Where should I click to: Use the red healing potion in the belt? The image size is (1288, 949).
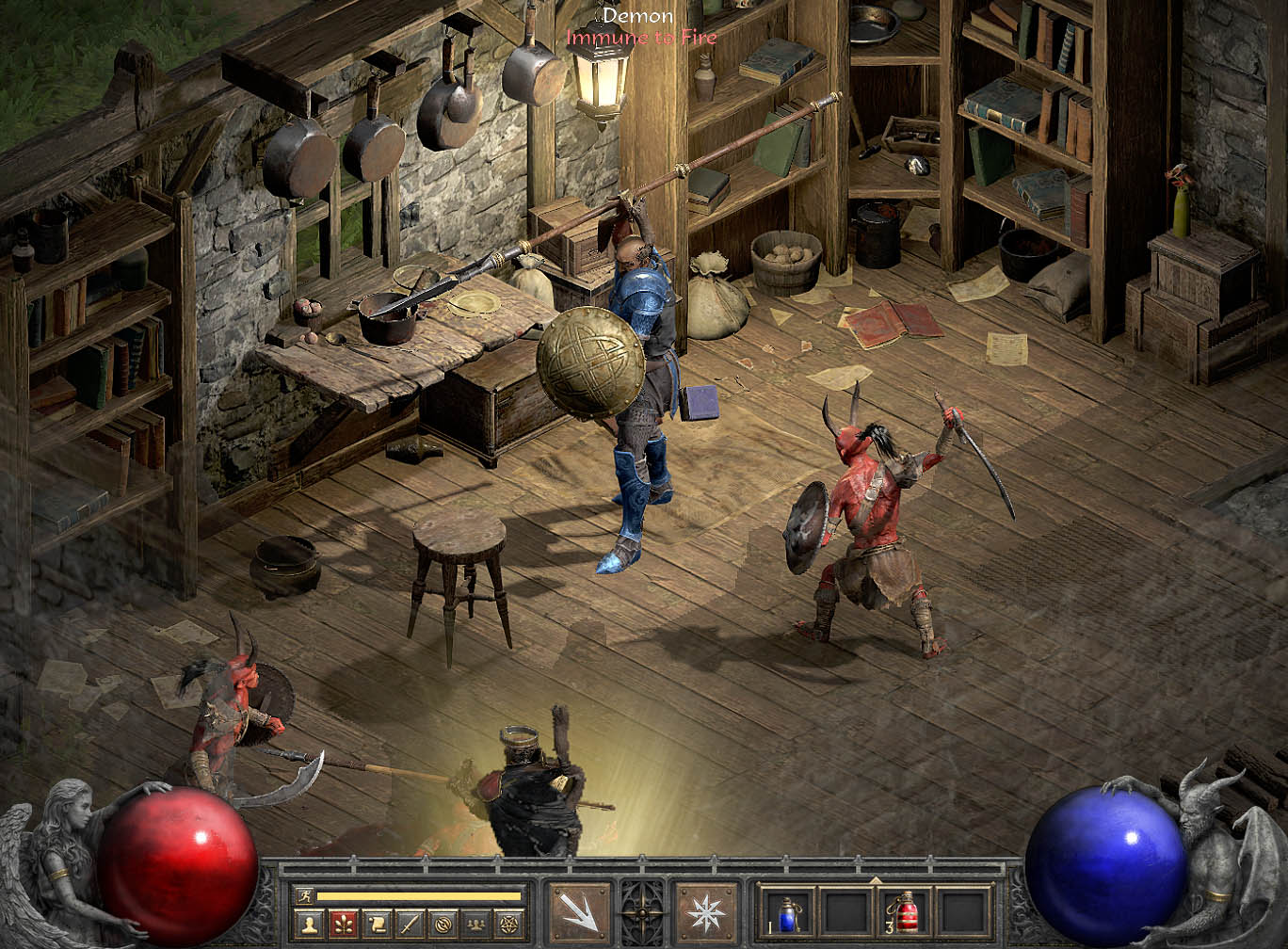point(908,913)
